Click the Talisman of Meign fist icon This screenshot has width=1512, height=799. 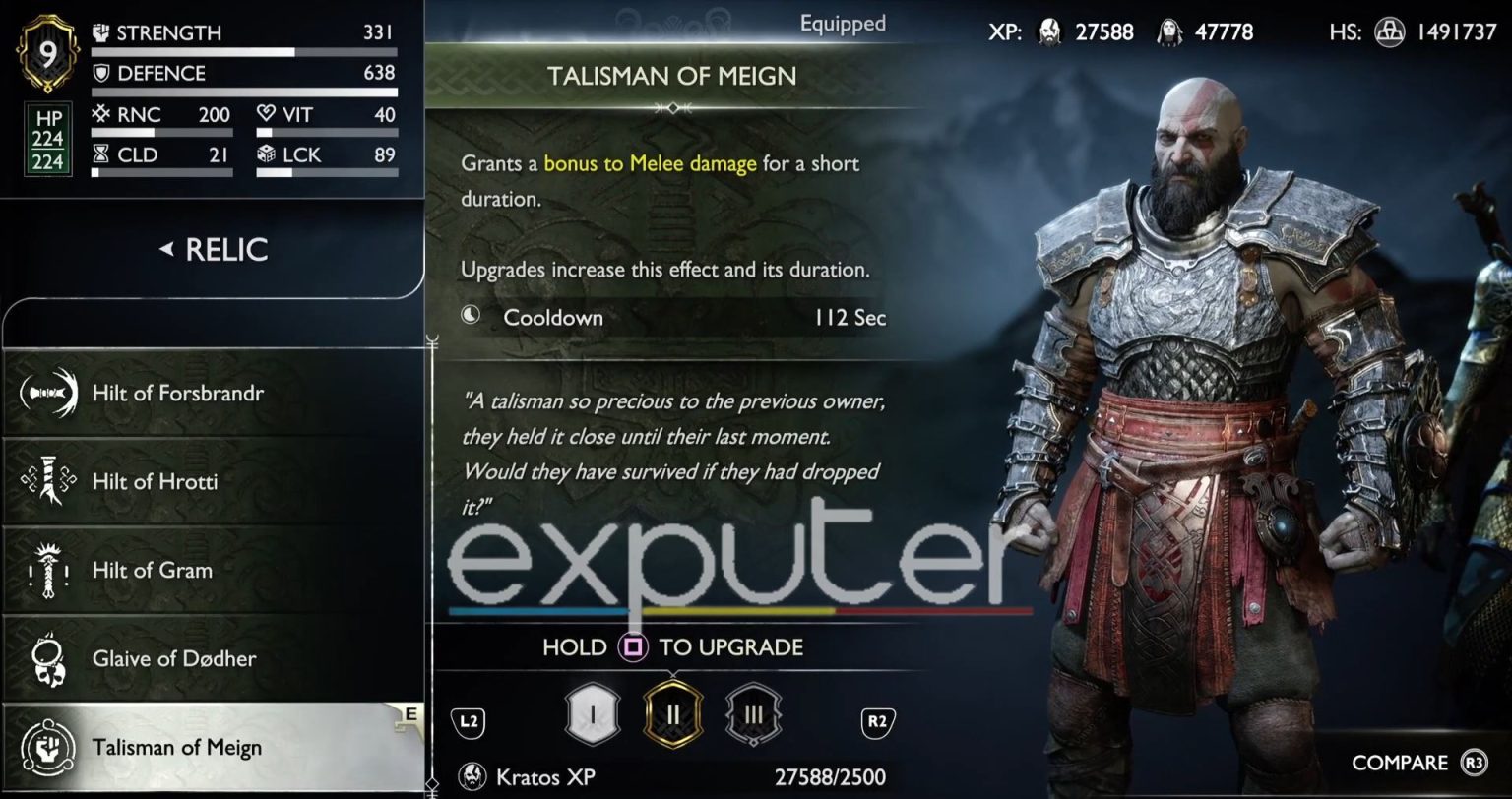49,748
